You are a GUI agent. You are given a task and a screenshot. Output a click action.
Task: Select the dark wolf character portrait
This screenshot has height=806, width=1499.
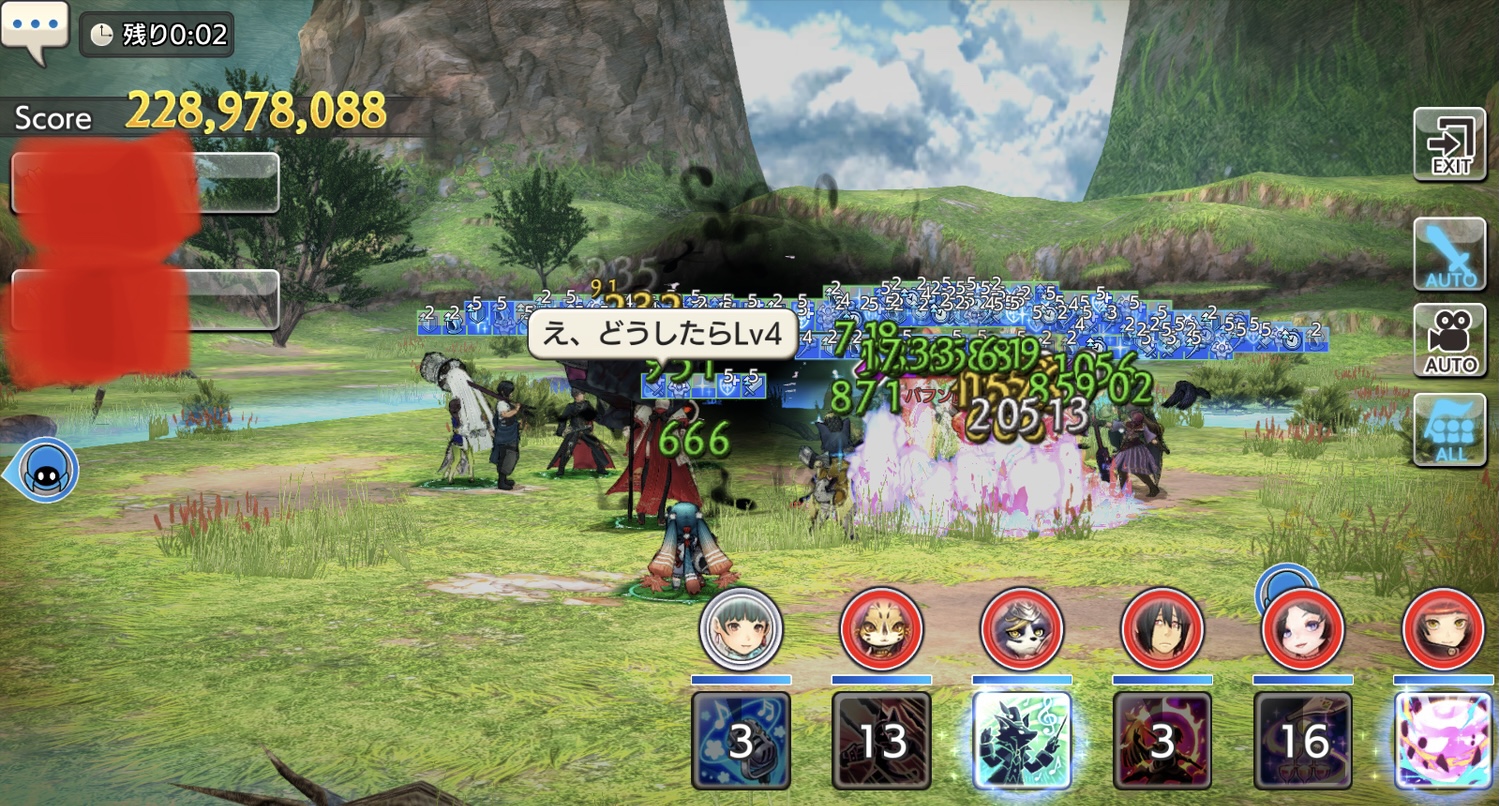click(1022, 629)
